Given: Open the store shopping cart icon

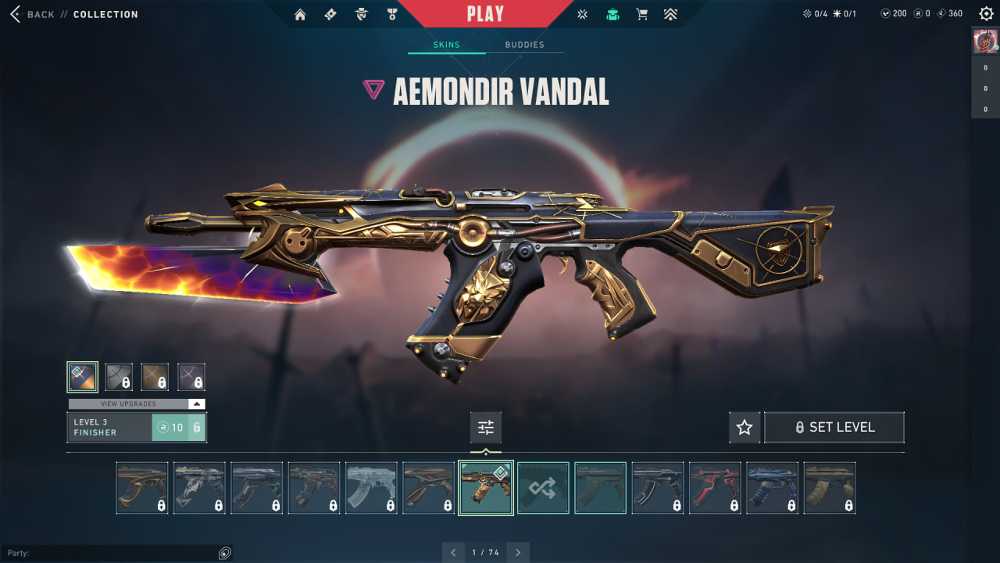Looking at the screenshot, I should (x=642, y=14).
